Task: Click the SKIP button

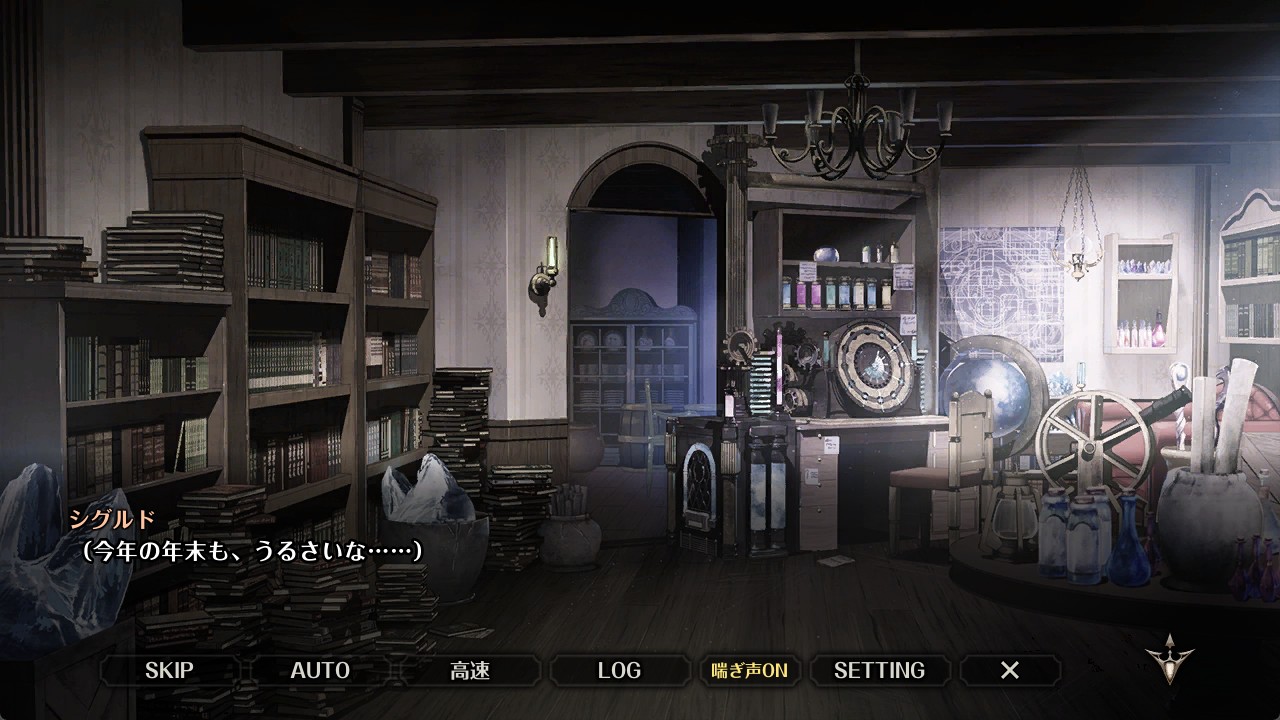Action: (x=169, y=670)
